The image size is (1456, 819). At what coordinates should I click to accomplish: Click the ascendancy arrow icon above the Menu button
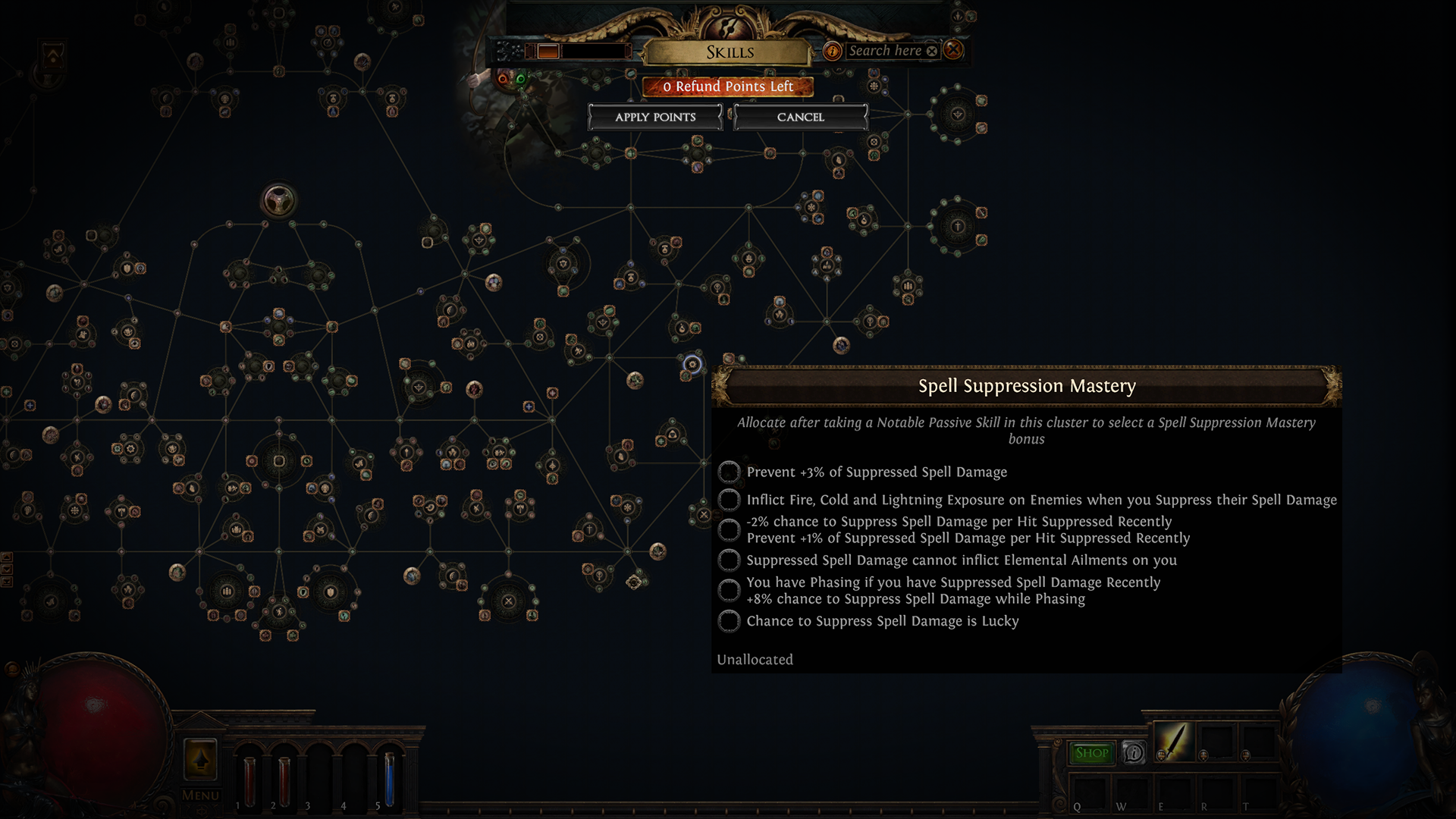click(201, 758)
